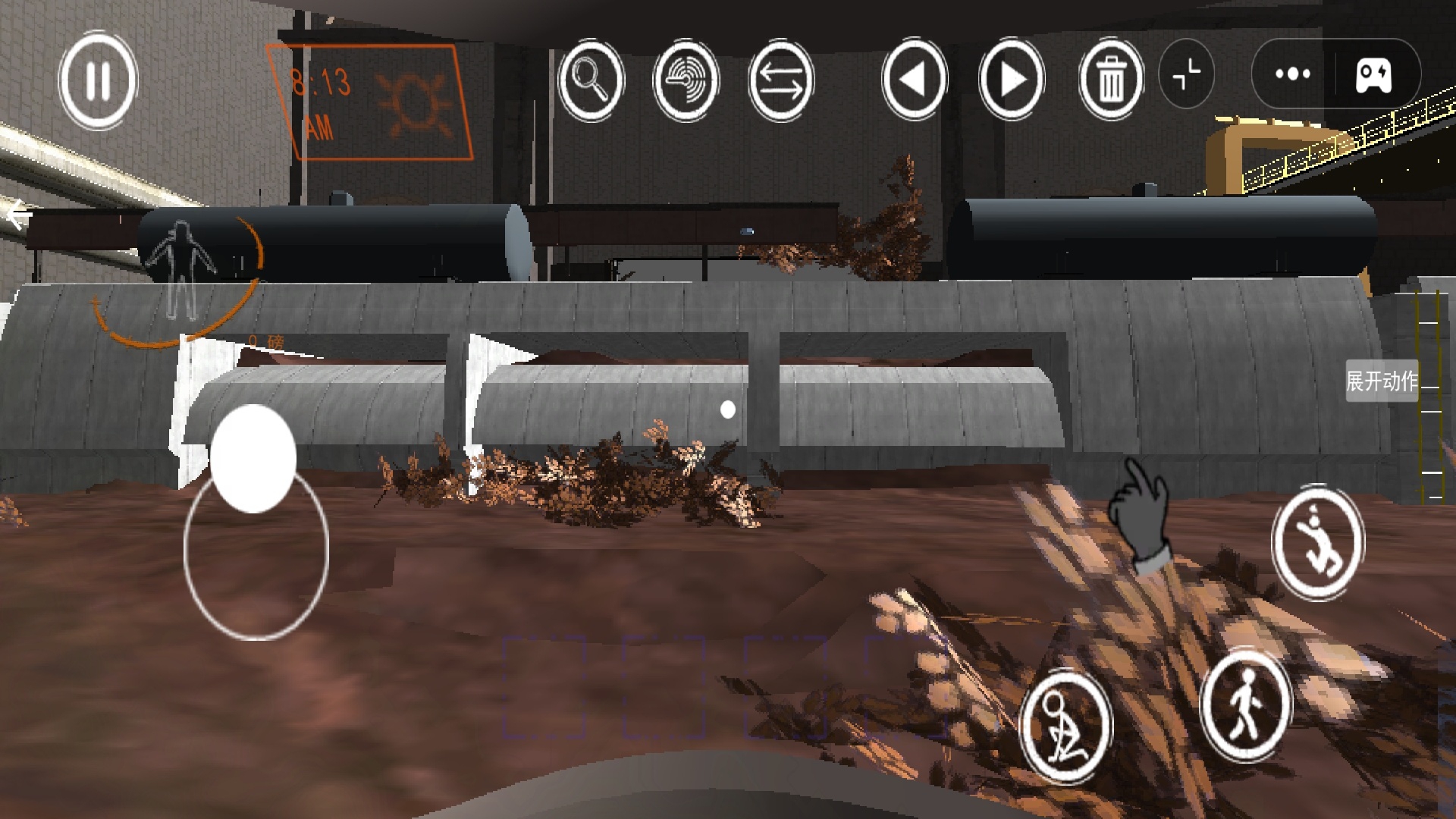The image size is (1456, 819).
Task: Expand actions with the 展开动作 button
Action: 1382,381
